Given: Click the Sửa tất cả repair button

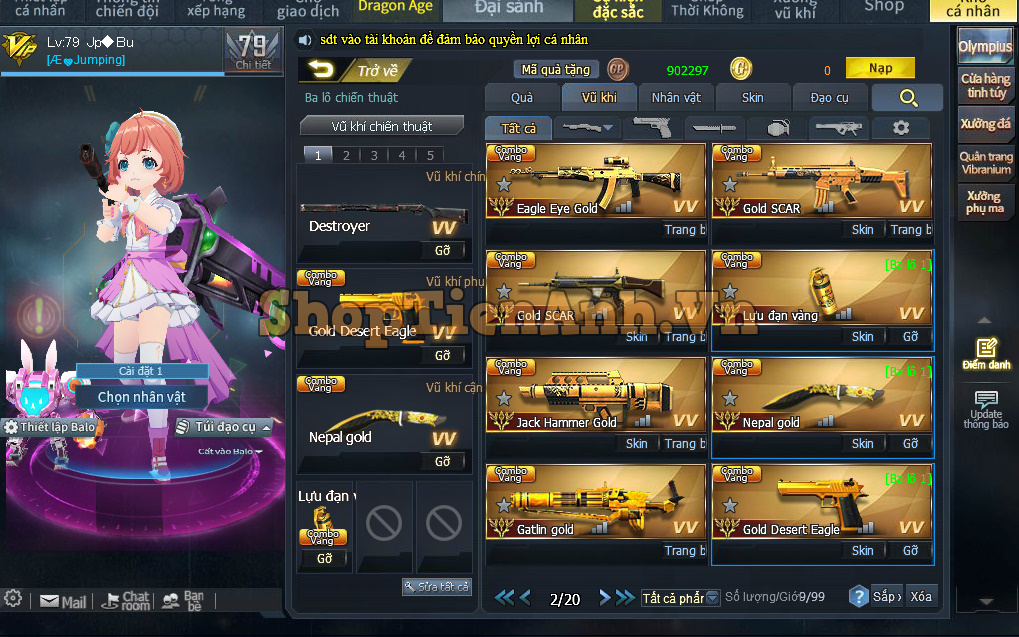Looking at the screenshot, I should 437,586.
